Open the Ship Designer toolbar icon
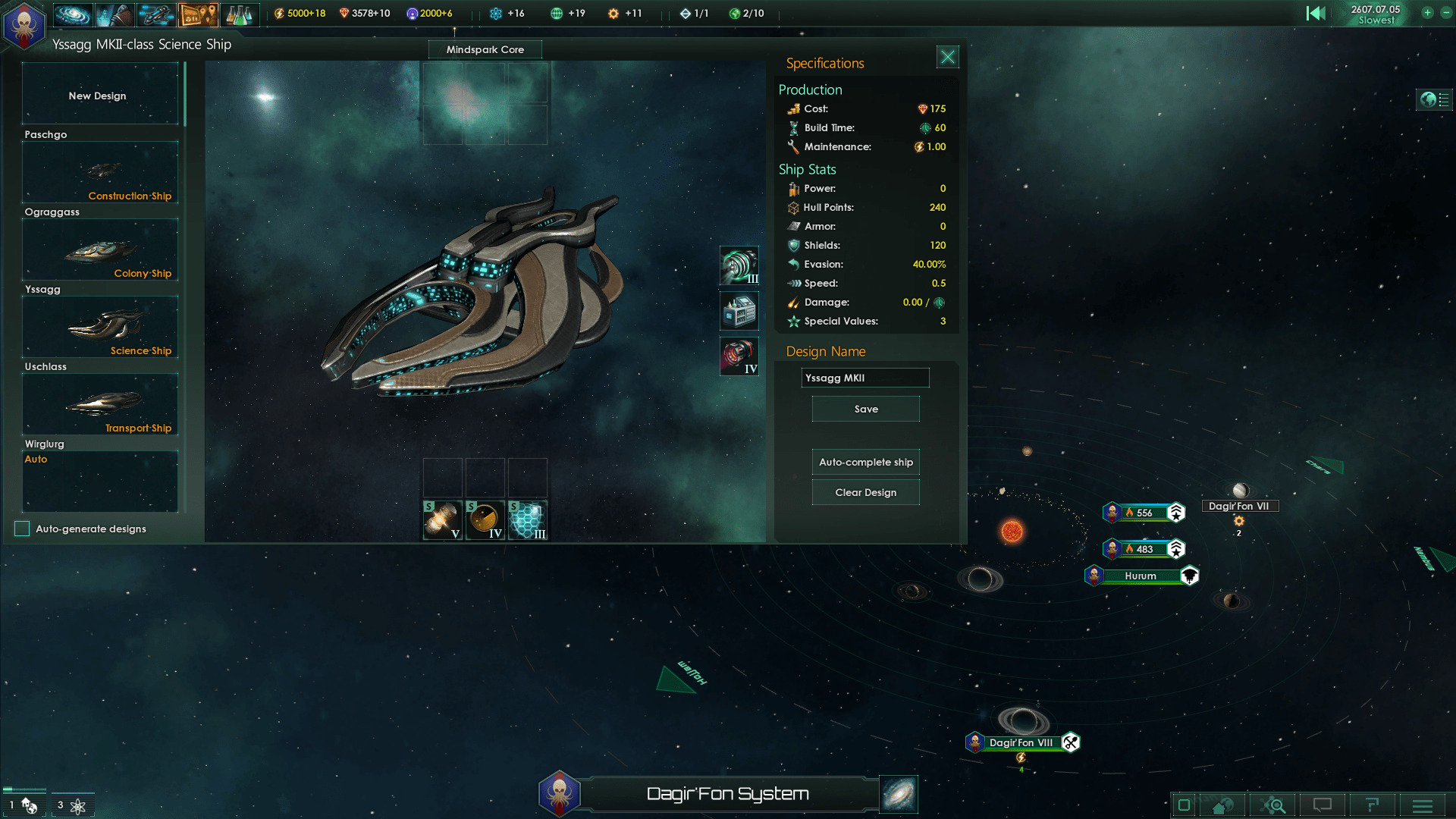The height and width of the screenshot is (819, 1456). point(155,14)
